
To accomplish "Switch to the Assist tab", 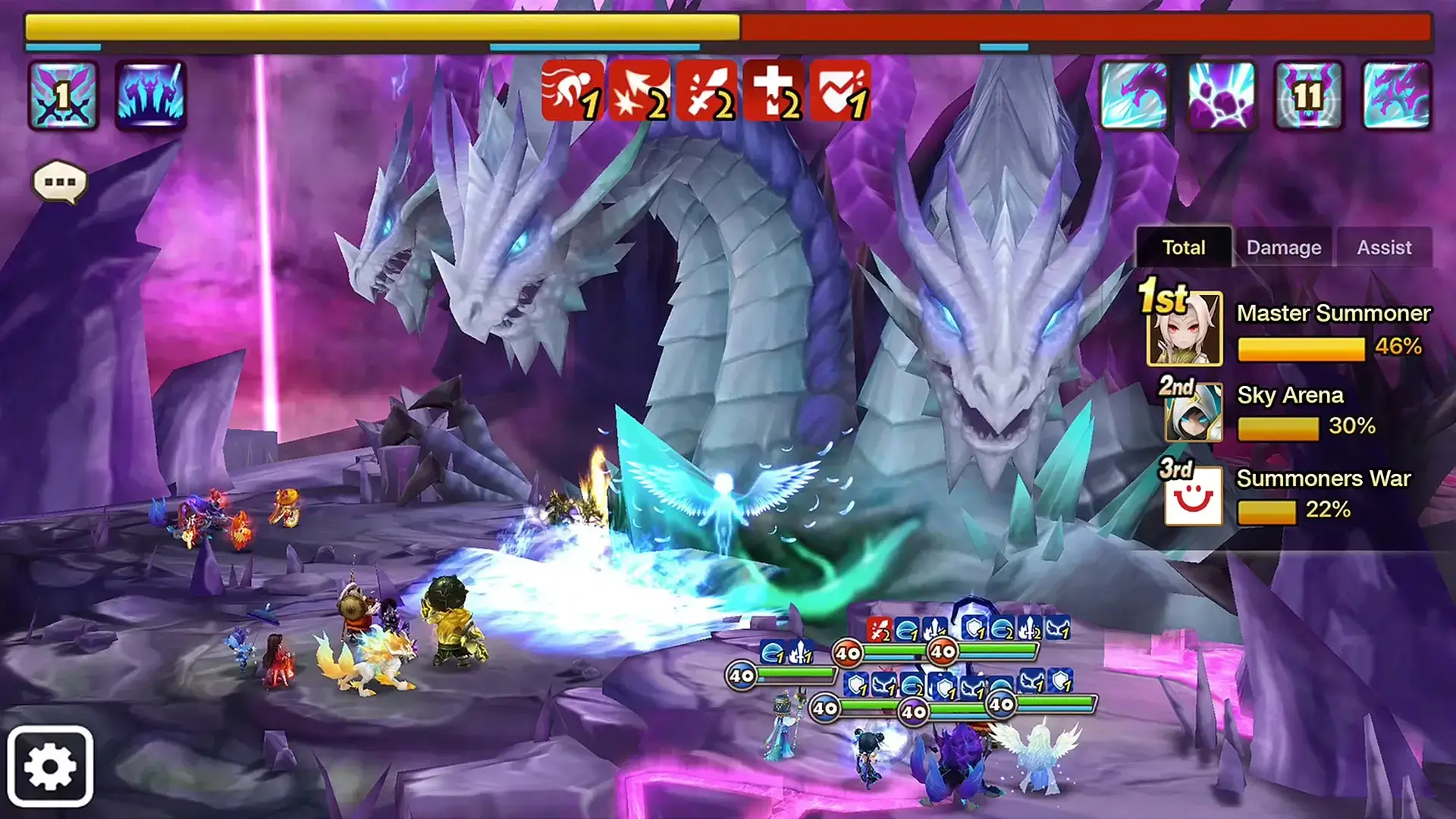I will click(1385, 247).
